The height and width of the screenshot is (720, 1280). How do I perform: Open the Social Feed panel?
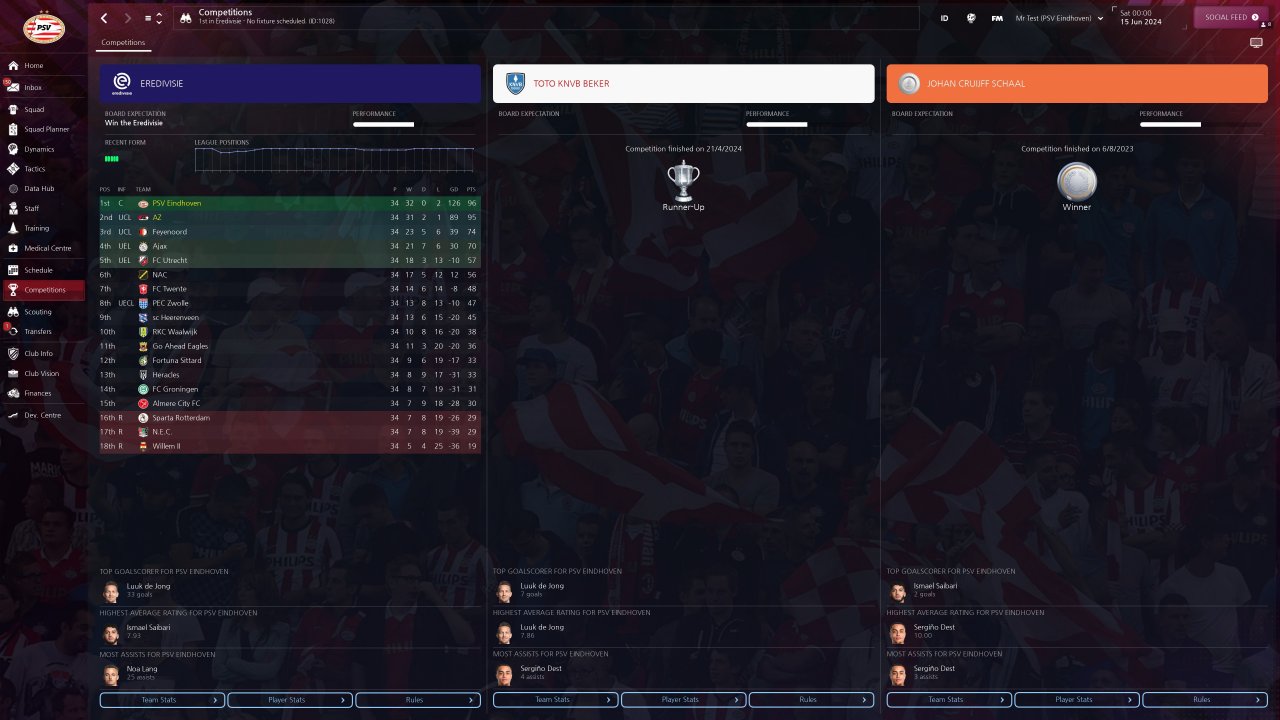(1229, 17)
